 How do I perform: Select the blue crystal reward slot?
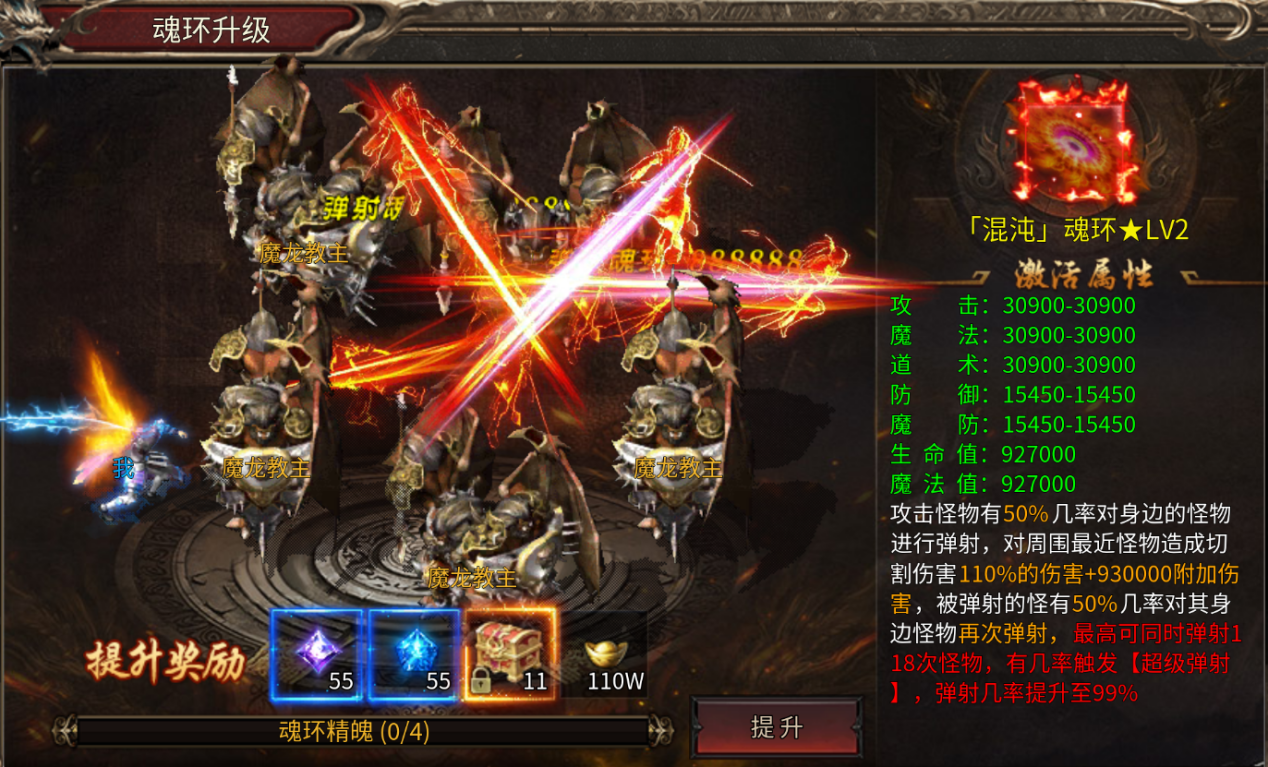click(x=413, y=654)
